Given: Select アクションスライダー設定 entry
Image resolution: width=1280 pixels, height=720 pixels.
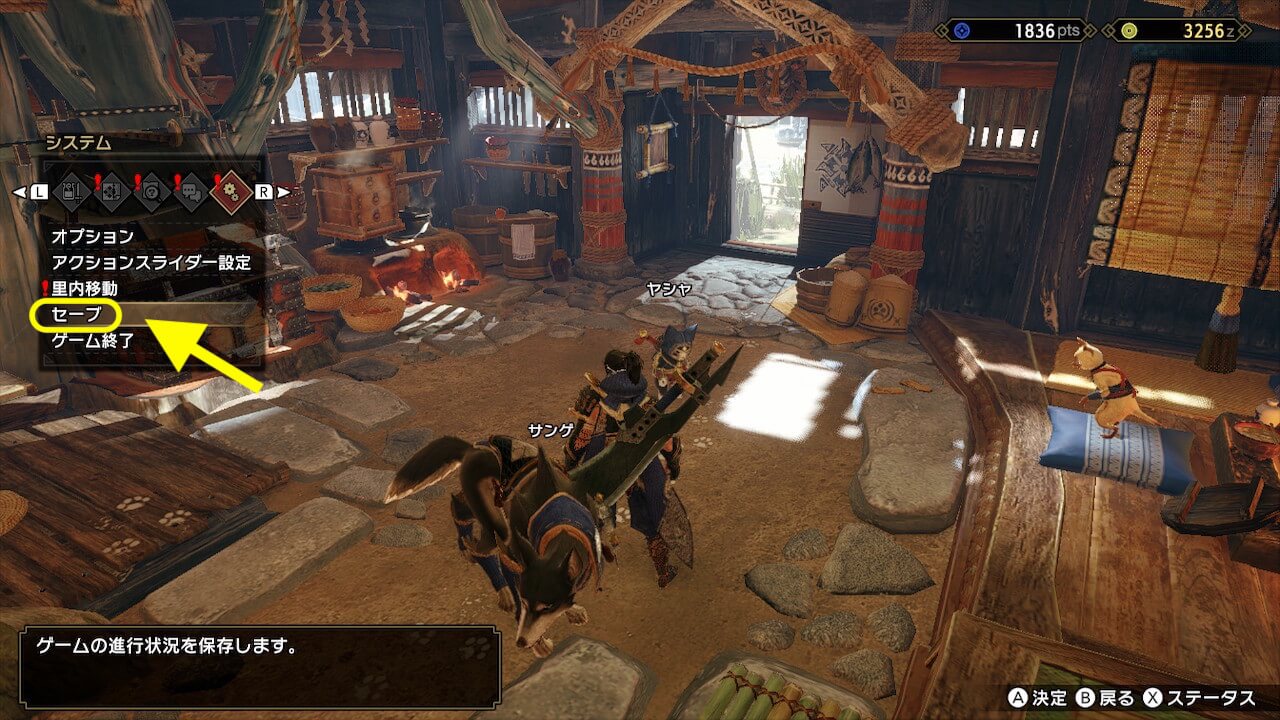Looking at the screenshot, I should [x=150, y=263].
